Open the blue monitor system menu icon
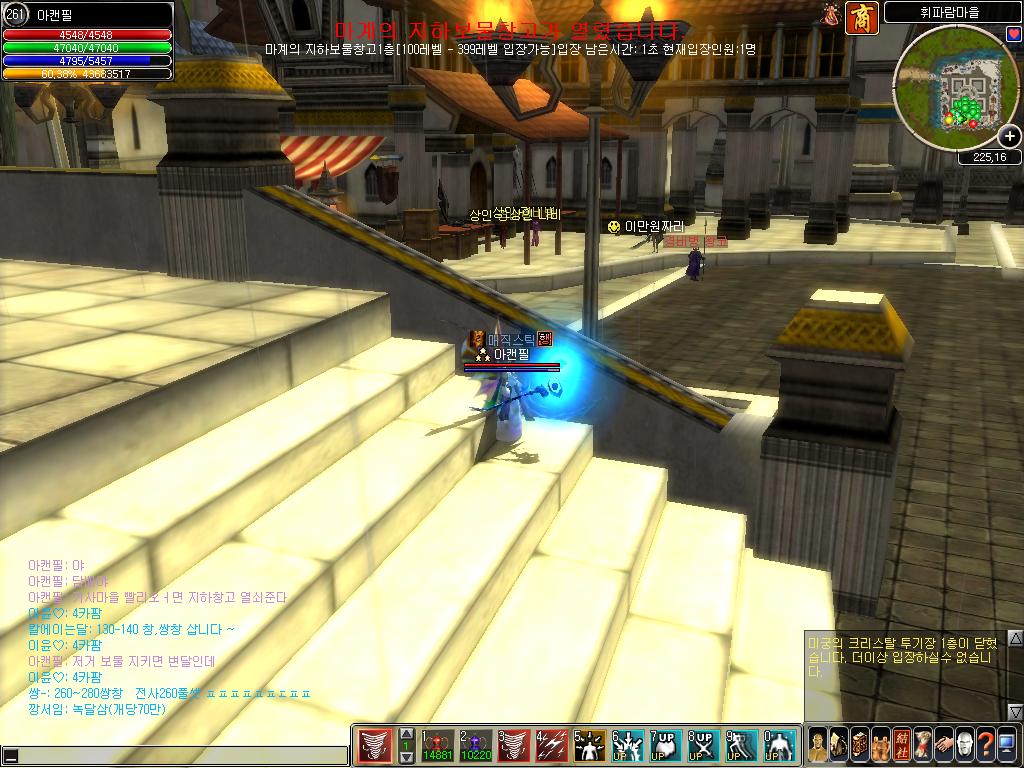The image size is (1024, 768). pos(1006,745)
